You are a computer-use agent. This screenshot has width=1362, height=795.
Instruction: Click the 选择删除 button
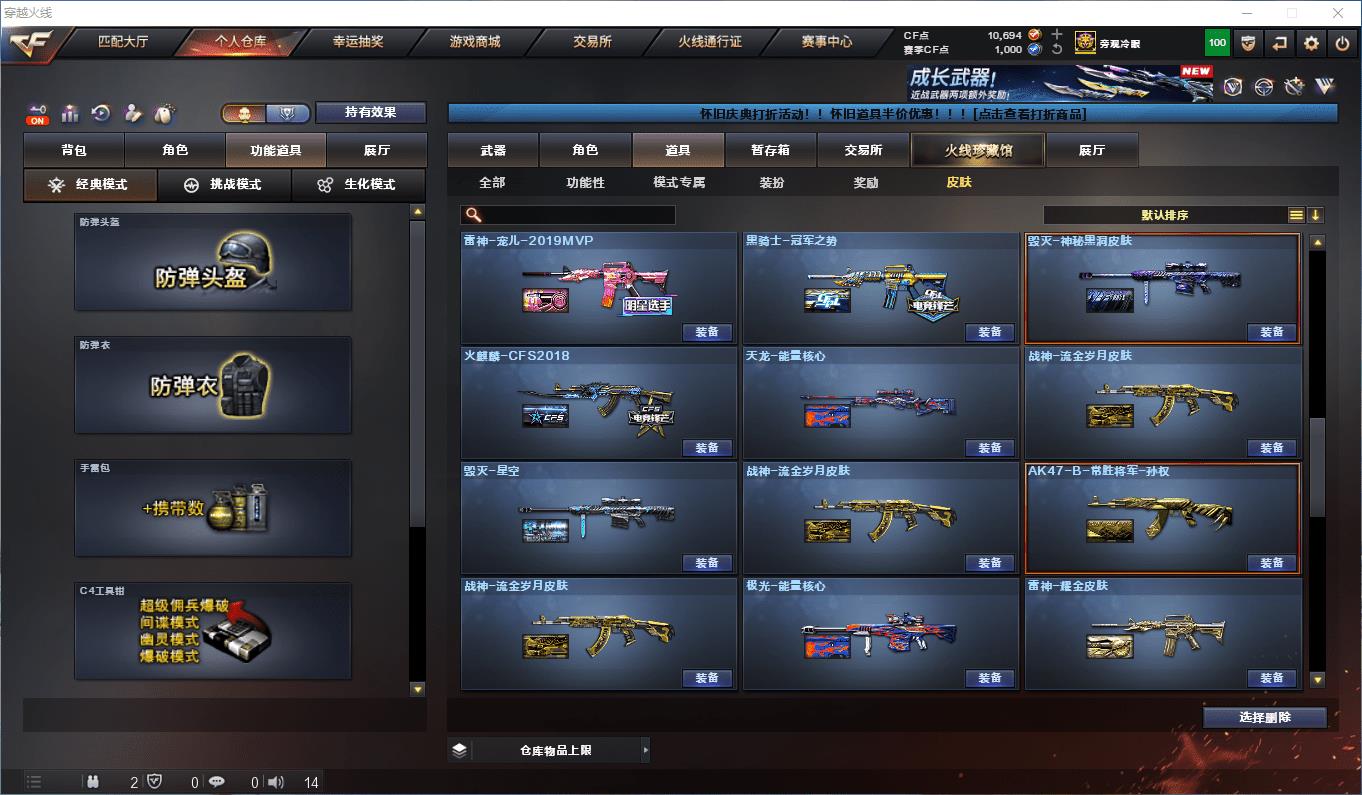(1264, 717)
